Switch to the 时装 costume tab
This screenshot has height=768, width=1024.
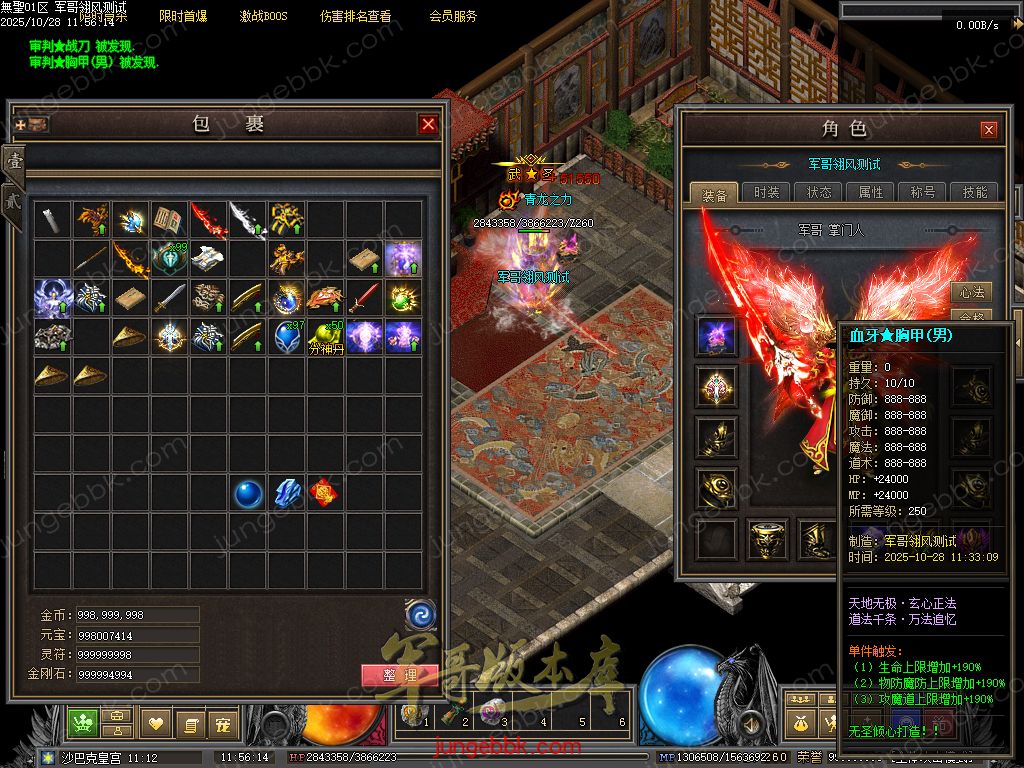pyautogui.click(x=766, y=192)
